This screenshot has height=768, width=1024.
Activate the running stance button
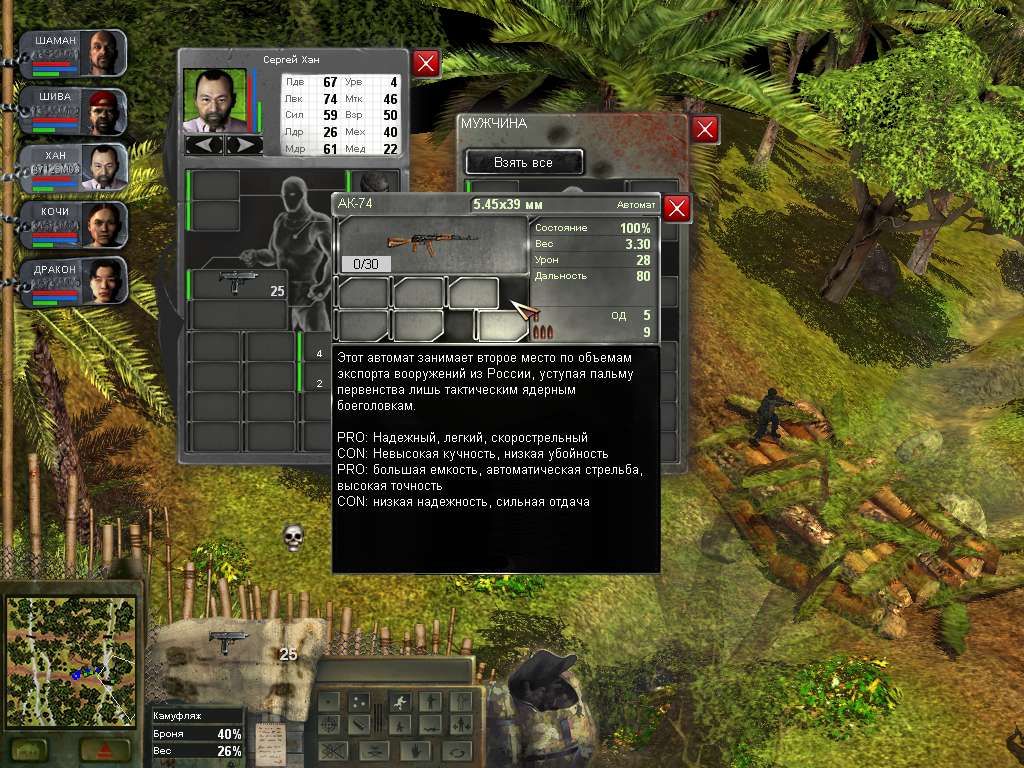[x=398, y=701]
